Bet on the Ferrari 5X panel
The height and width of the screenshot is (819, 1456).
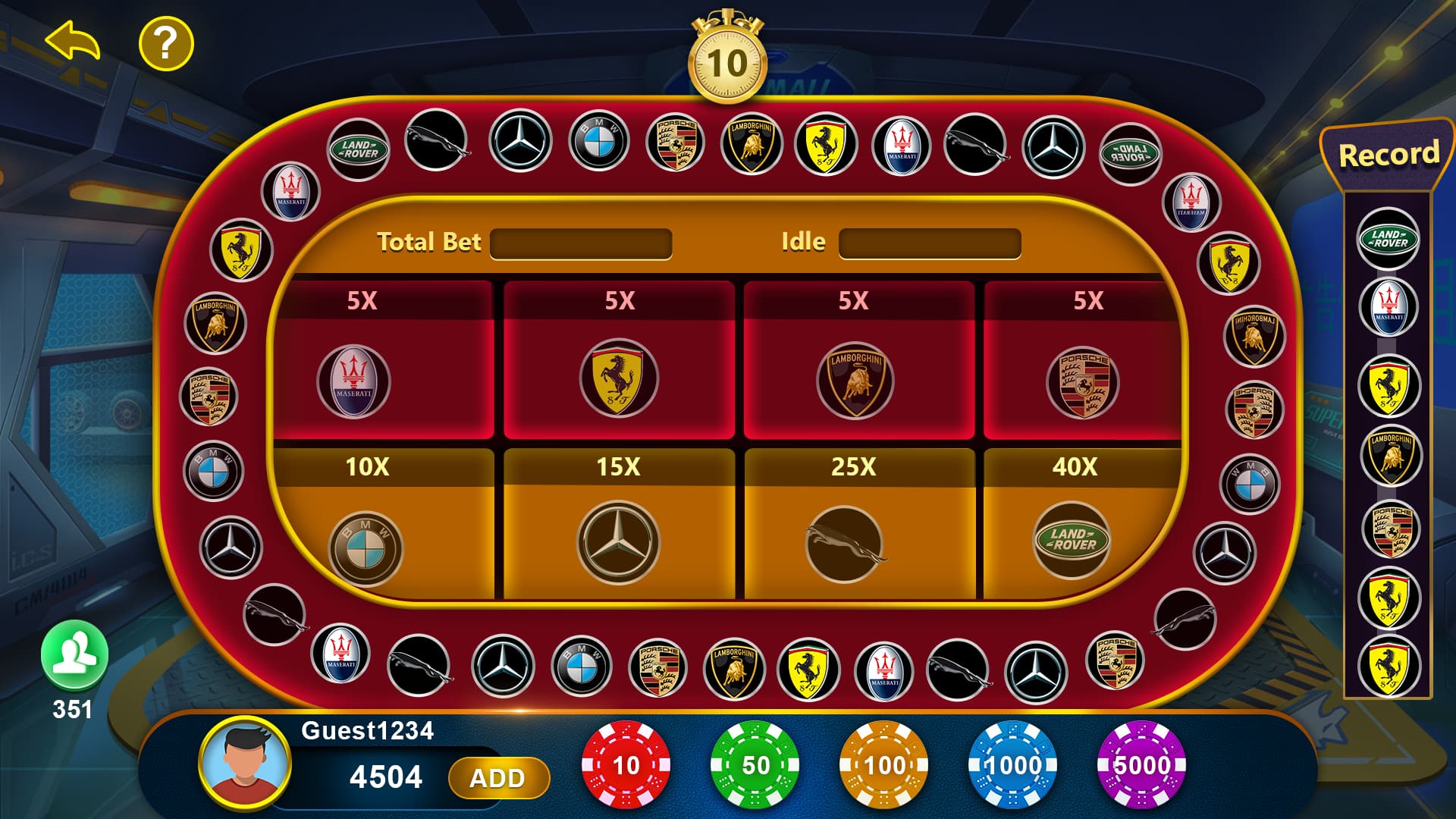[619, 361]
